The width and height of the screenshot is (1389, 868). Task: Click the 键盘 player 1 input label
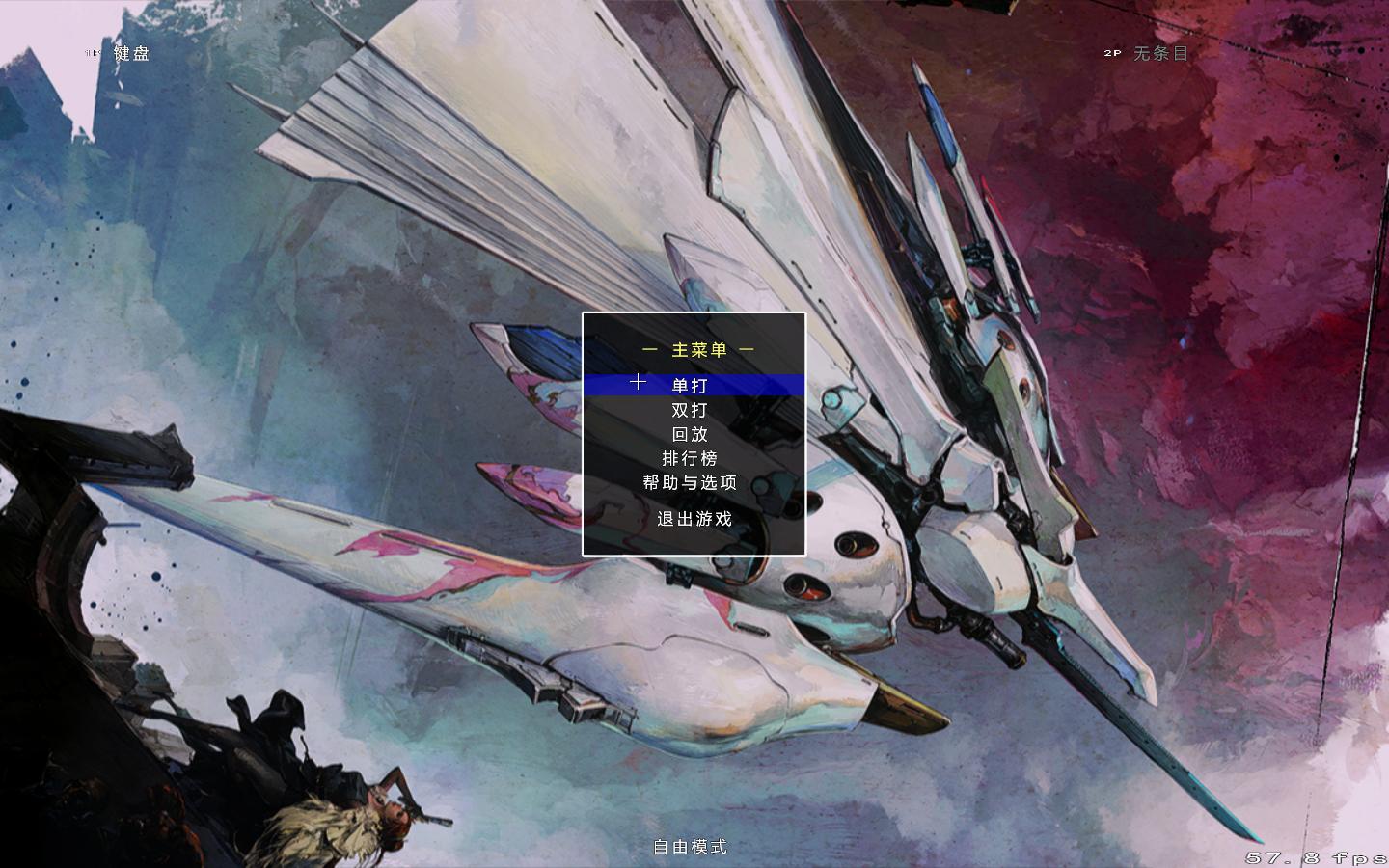pyautogui.click(x=130, y=54)
